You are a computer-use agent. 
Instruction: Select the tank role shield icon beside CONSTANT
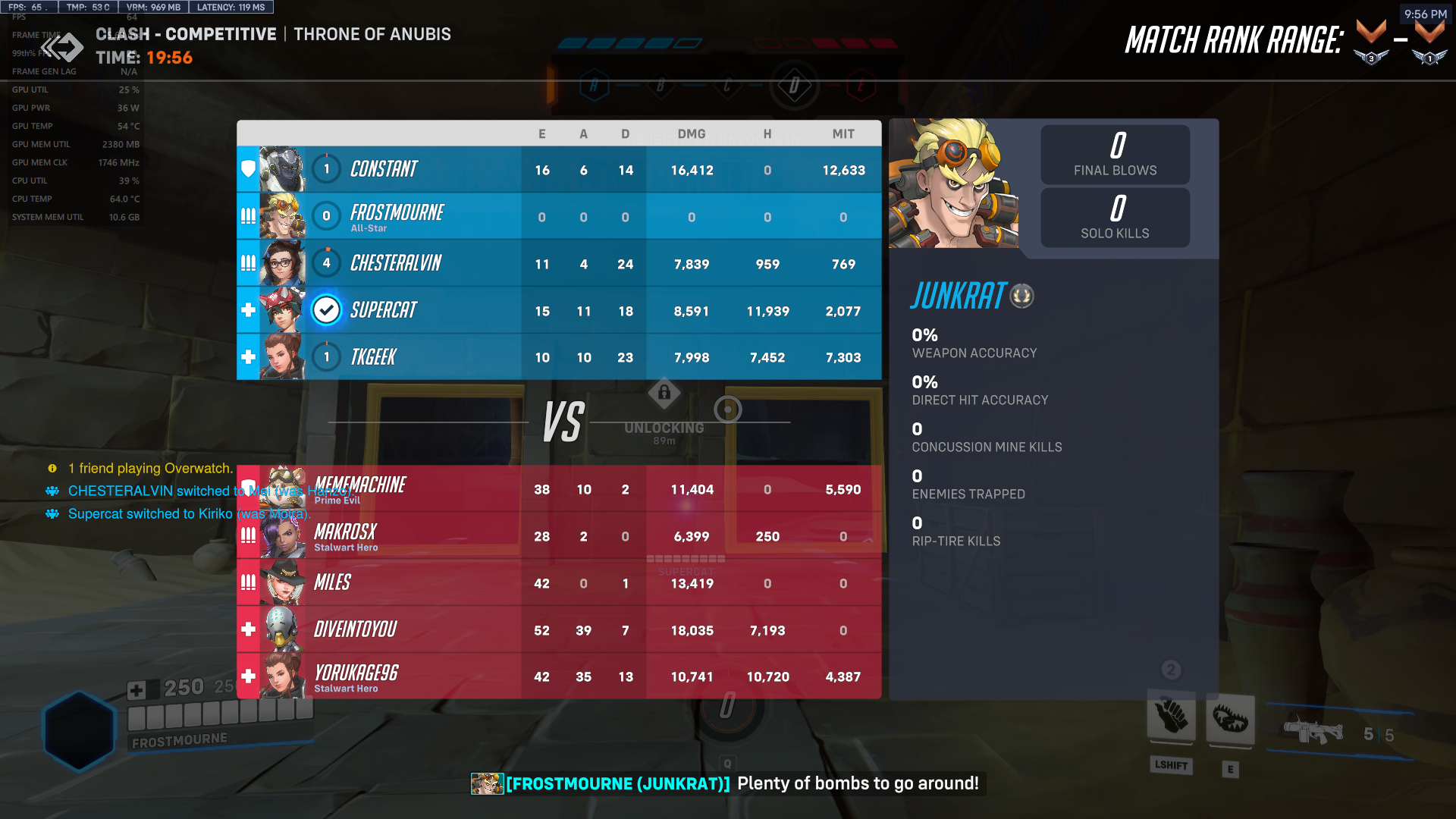[x=247, y=170]
